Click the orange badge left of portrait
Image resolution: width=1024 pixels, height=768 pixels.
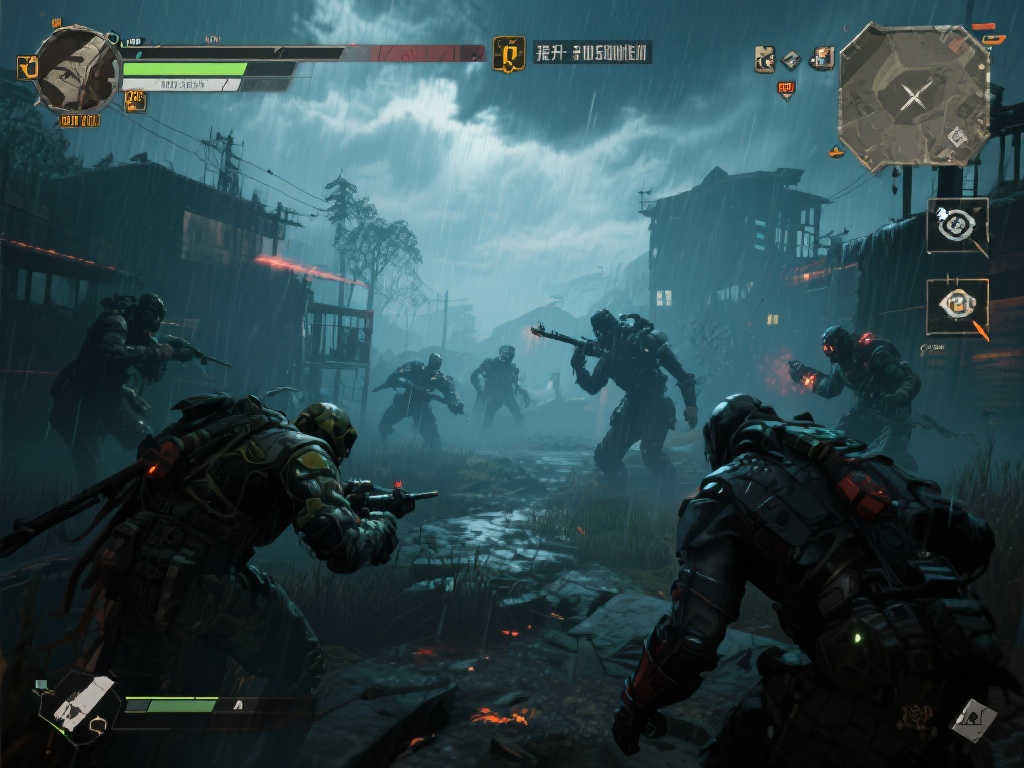(x=27, y=67)
